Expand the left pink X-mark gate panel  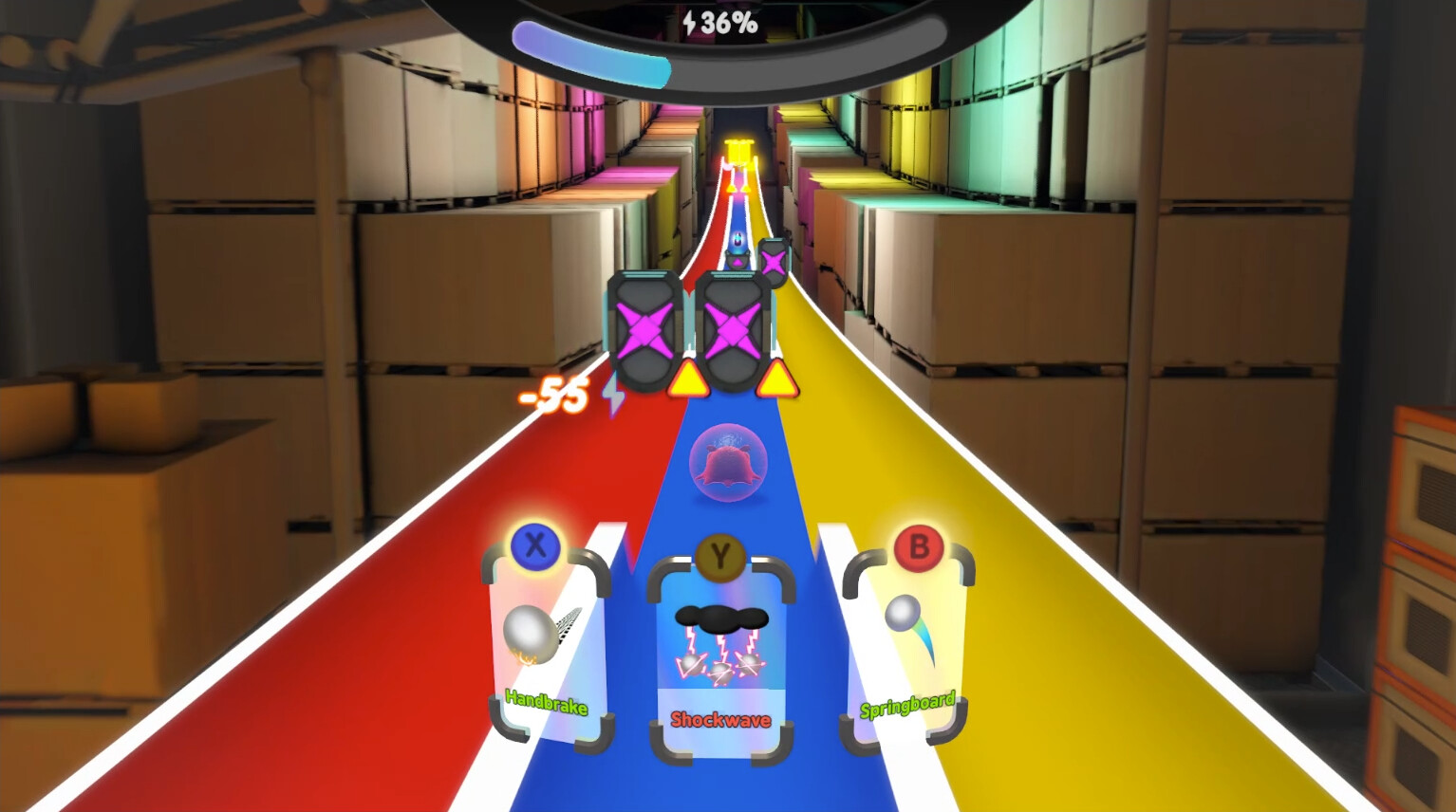coord(645,331)
